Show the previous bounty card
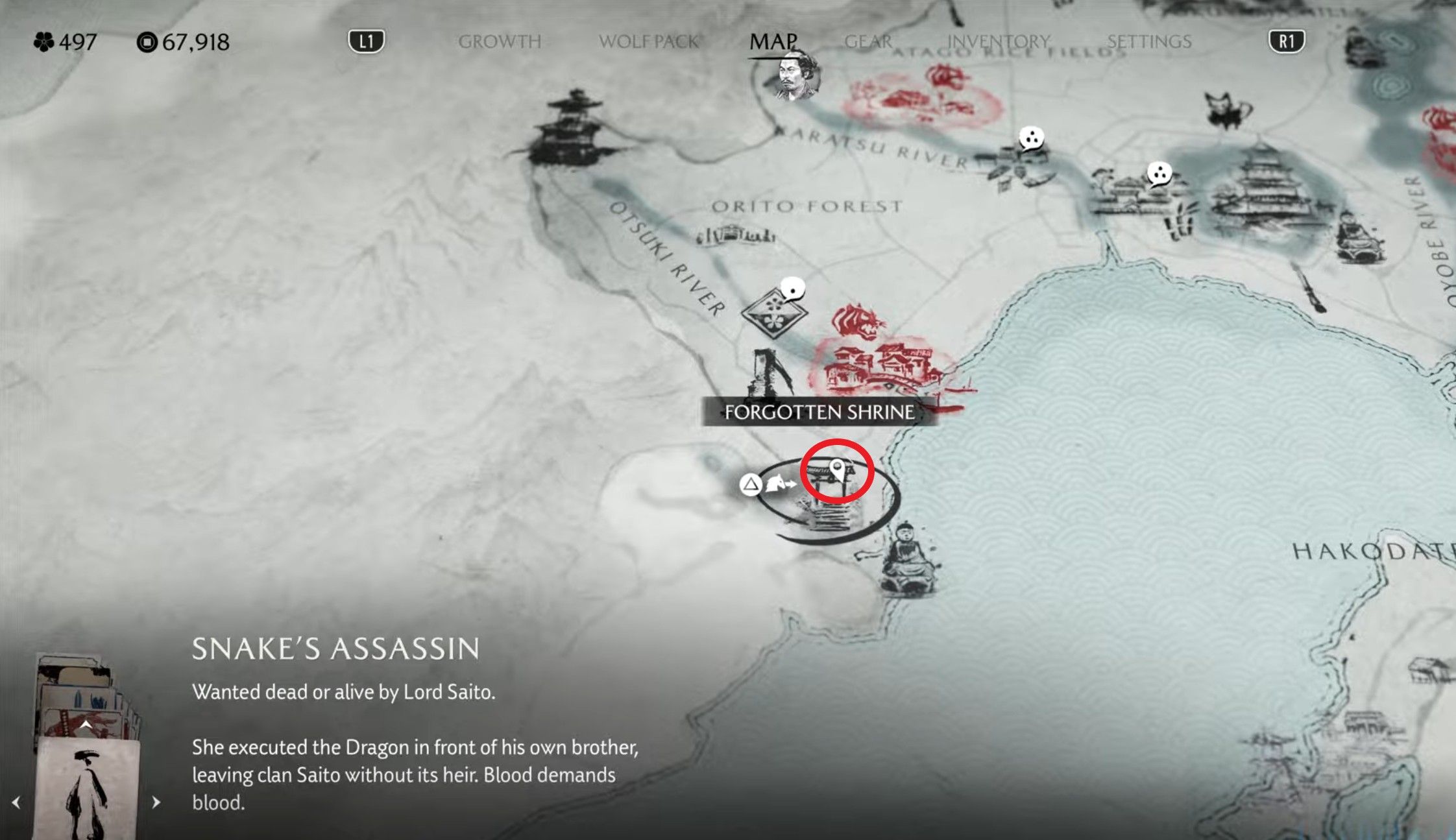Screen dimensions: 1456x840 click(16, 802)
